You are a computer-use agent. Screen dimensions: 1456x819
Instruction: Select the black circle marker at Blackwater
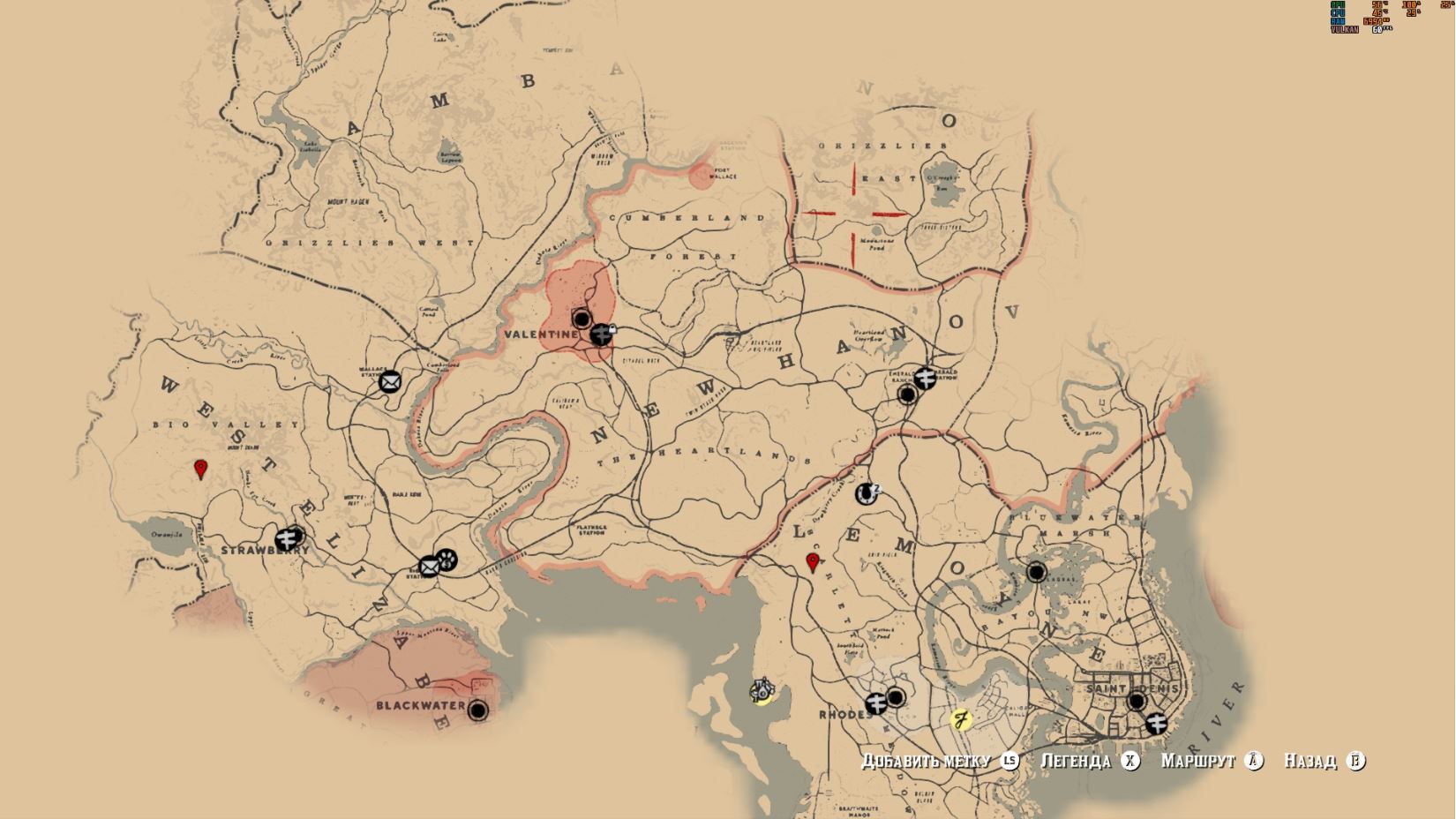click(477, 710)
